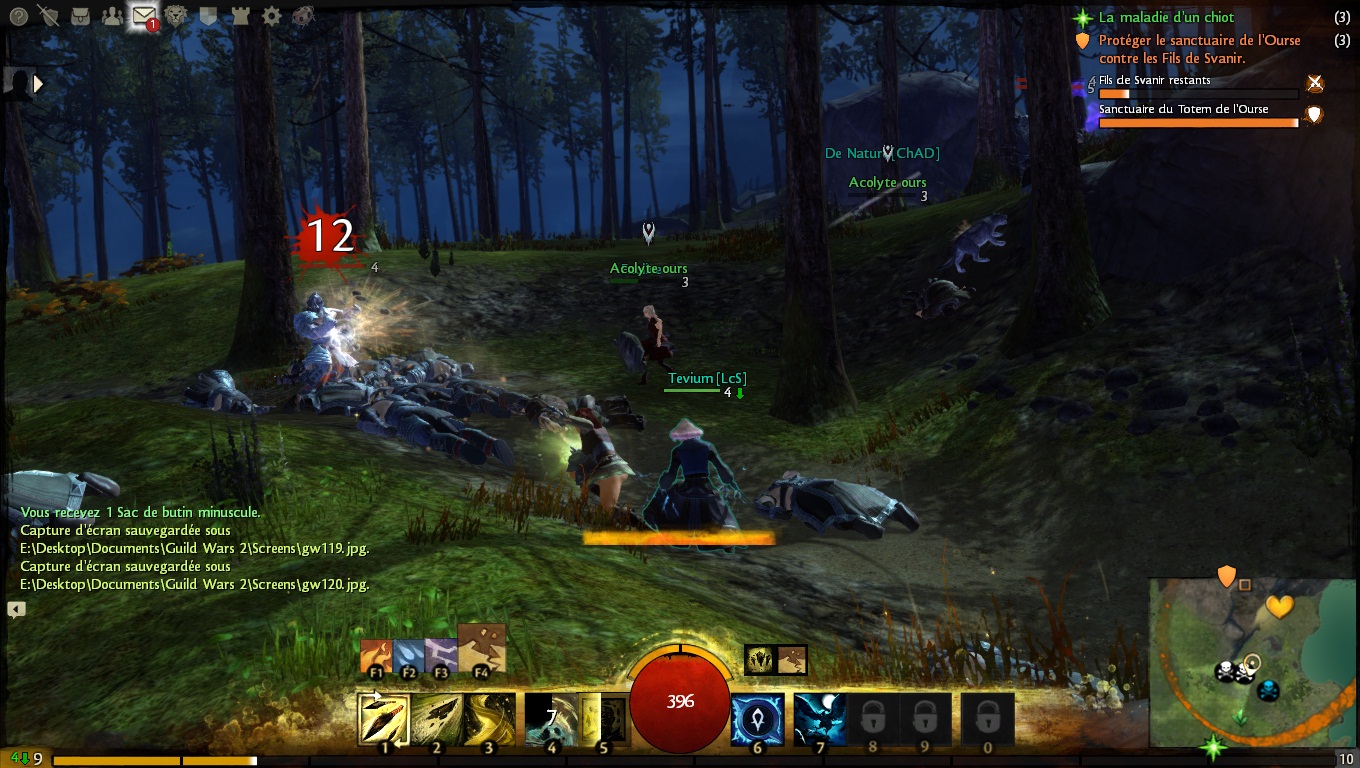Open the help question mark menu
The image size is (1360, 768).
coord(18,16)
